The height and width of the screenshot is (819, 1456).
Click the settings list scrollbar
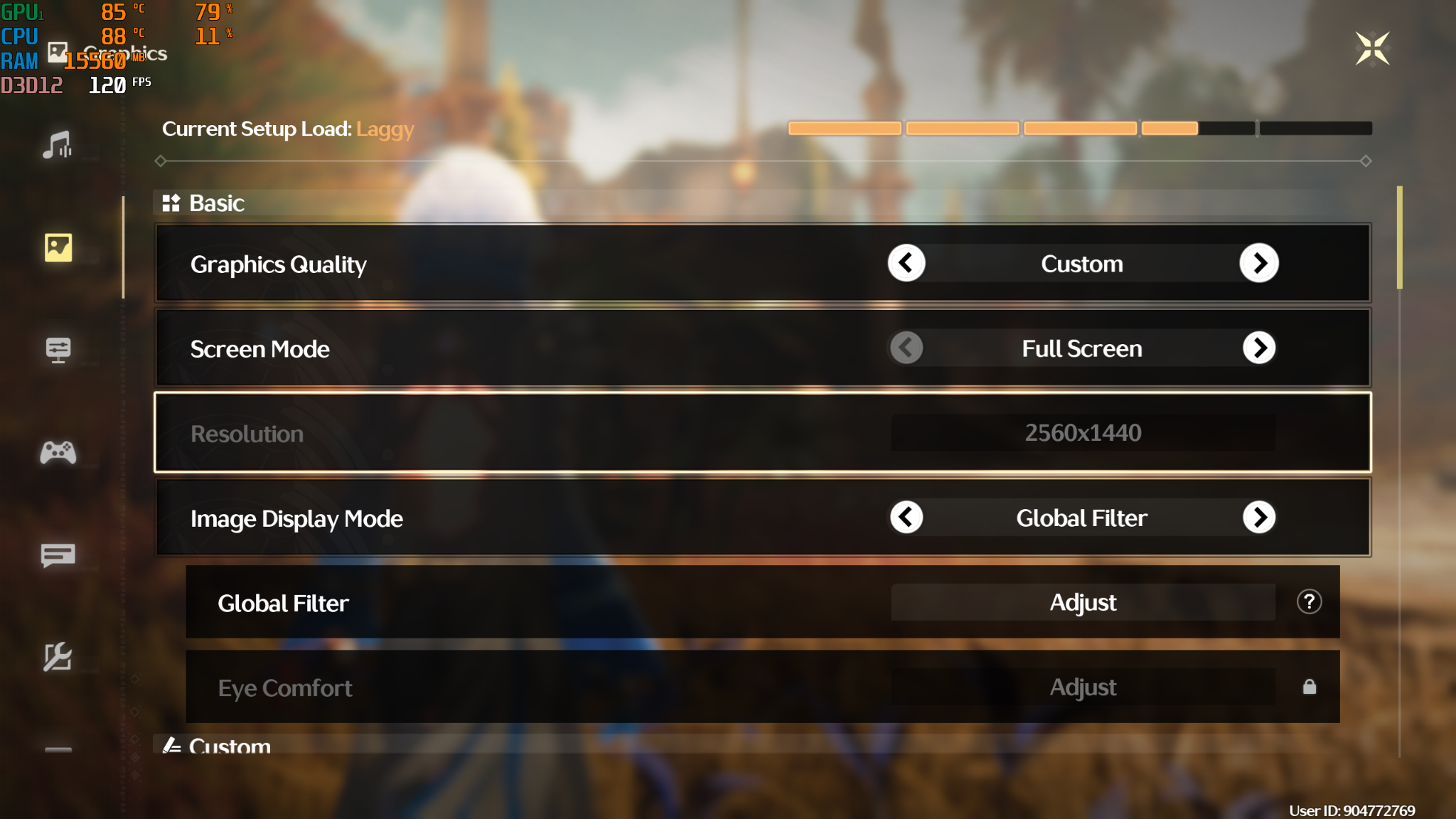1399,238
